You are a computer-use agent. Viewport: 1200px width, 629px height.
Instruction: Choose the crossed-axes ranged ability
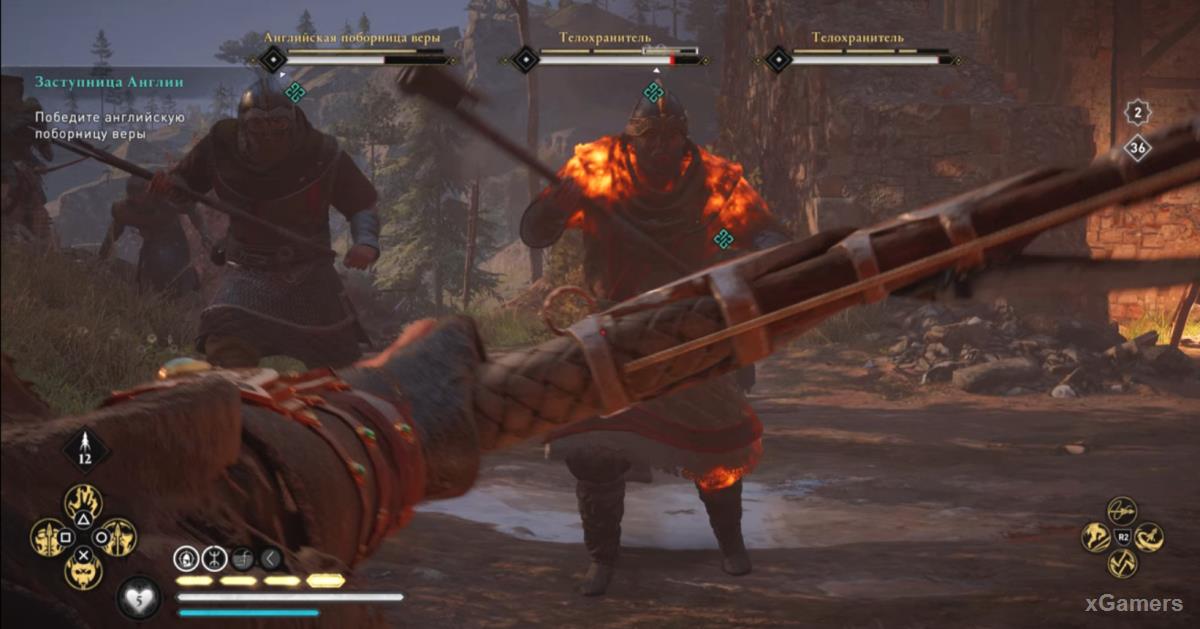click(1121, 563)
